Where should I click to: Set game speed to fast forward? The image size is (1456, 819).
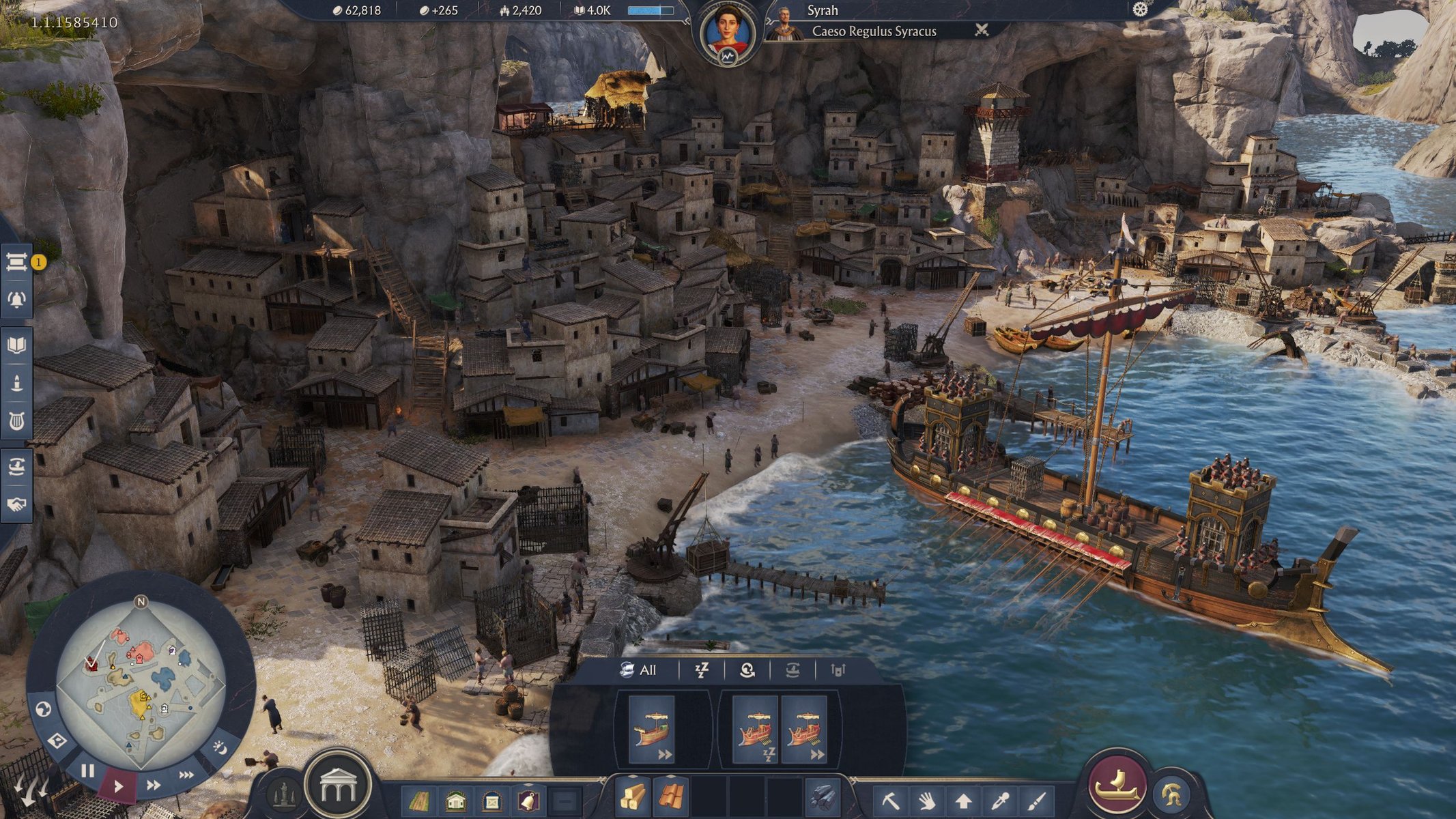tap(154, 785)
